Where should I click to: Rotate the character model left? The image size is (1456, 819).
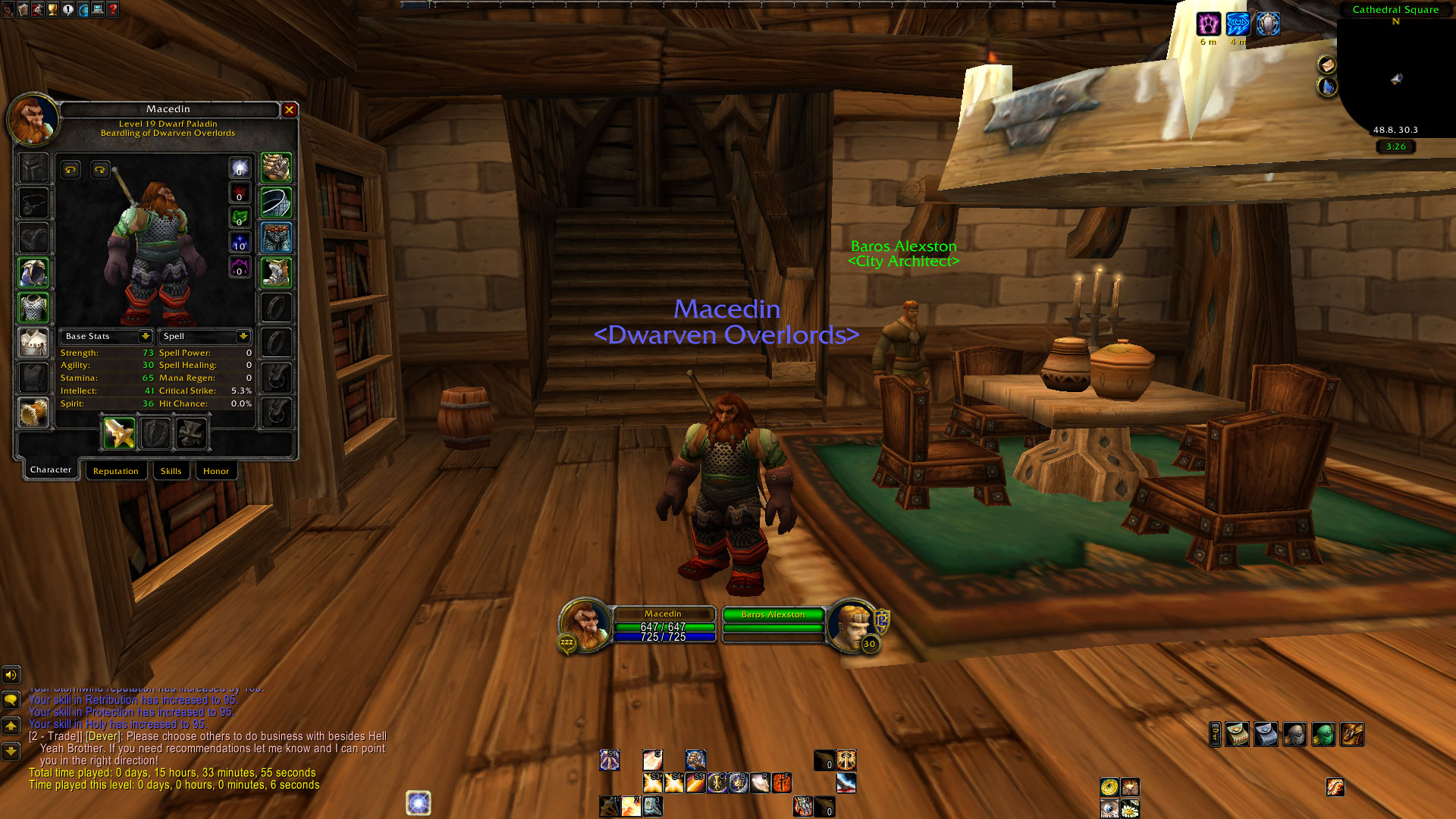point(71,170)
